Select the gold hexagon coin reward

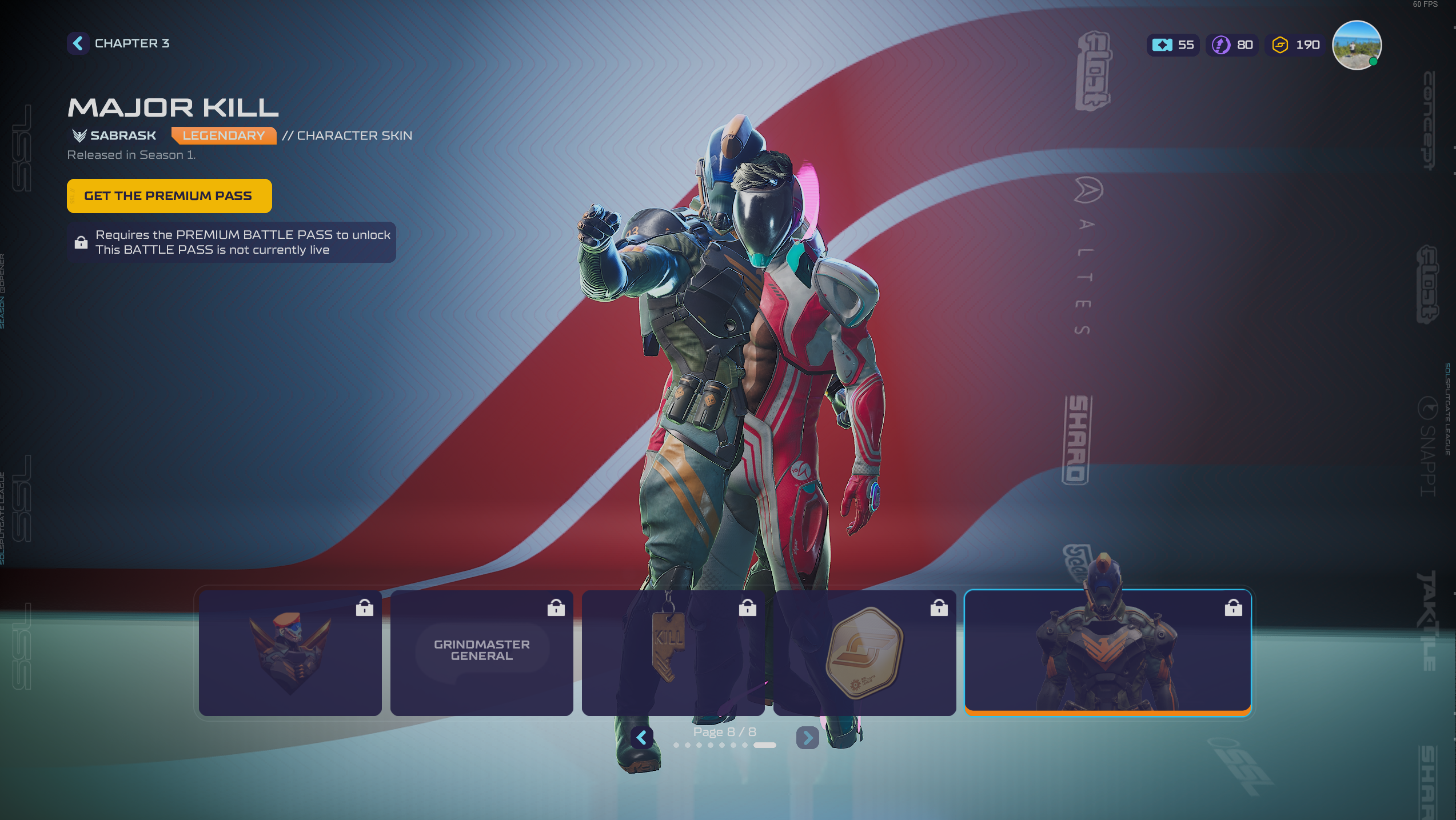click(x=864, y=653)
